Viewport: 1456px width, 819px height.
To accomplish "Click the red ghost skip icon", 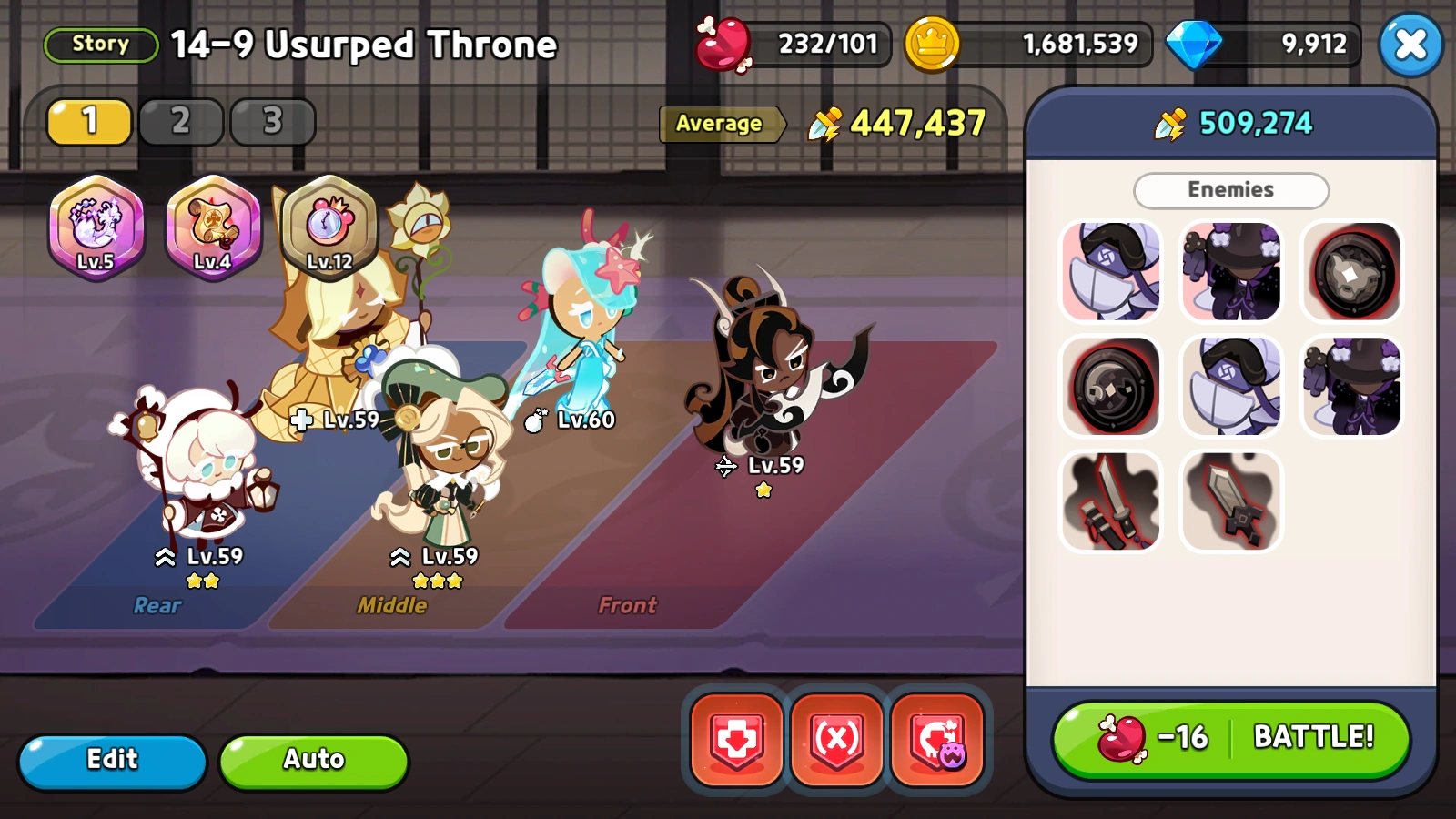I will (x=938, y=739).
